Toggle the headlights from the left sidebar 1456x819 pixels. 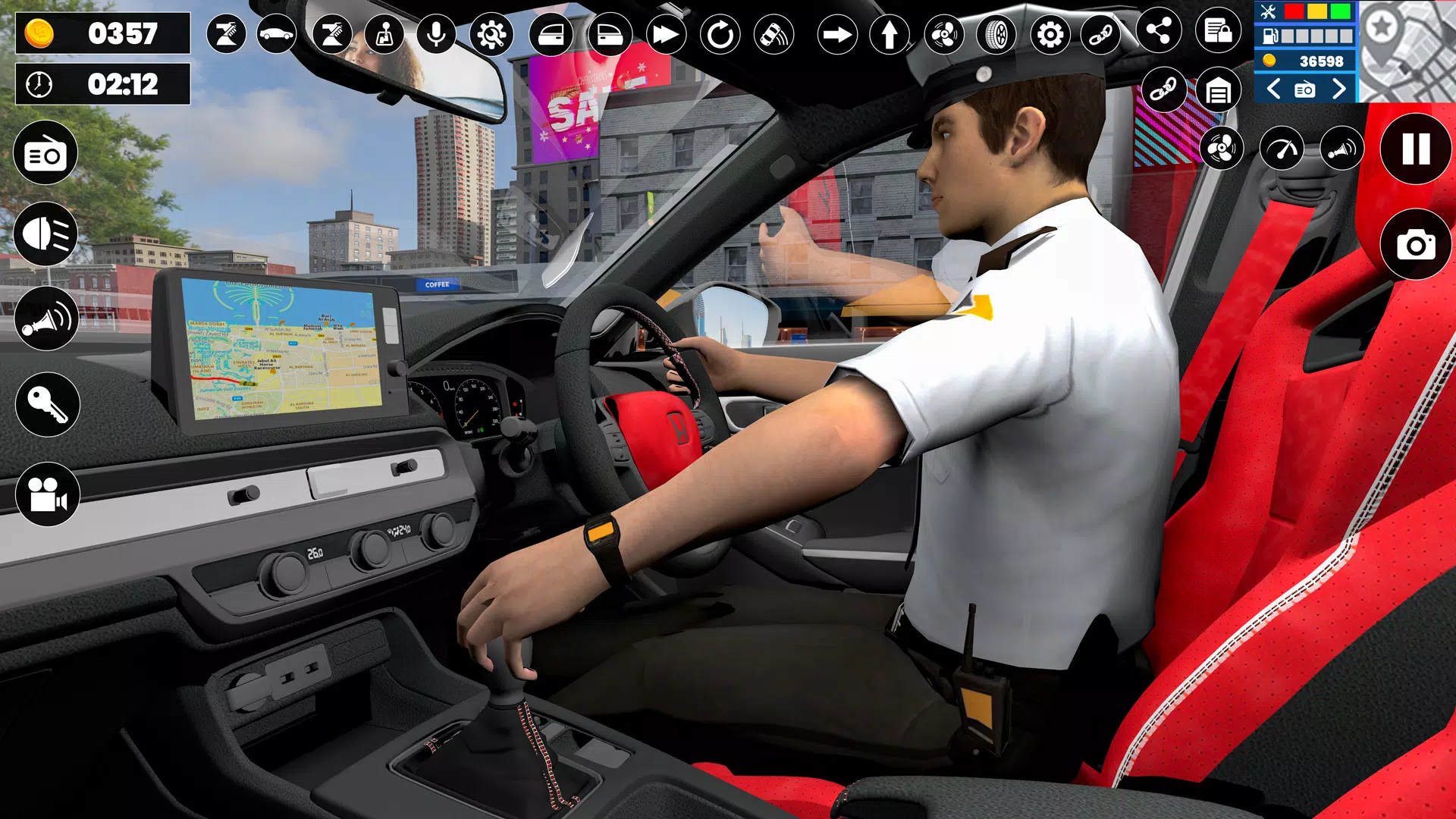45,235
